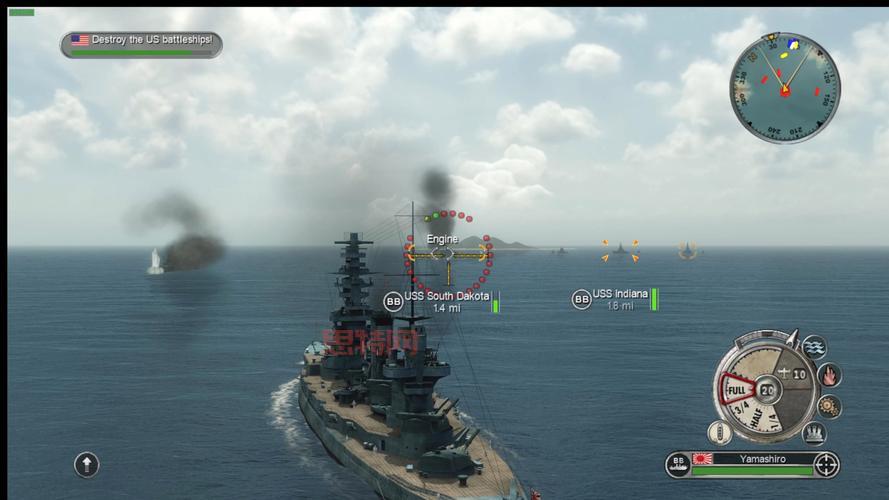This screenshot has width=889, height=500.
Task: Click the Destroy the US battleships objective
Action: [141, 43]
